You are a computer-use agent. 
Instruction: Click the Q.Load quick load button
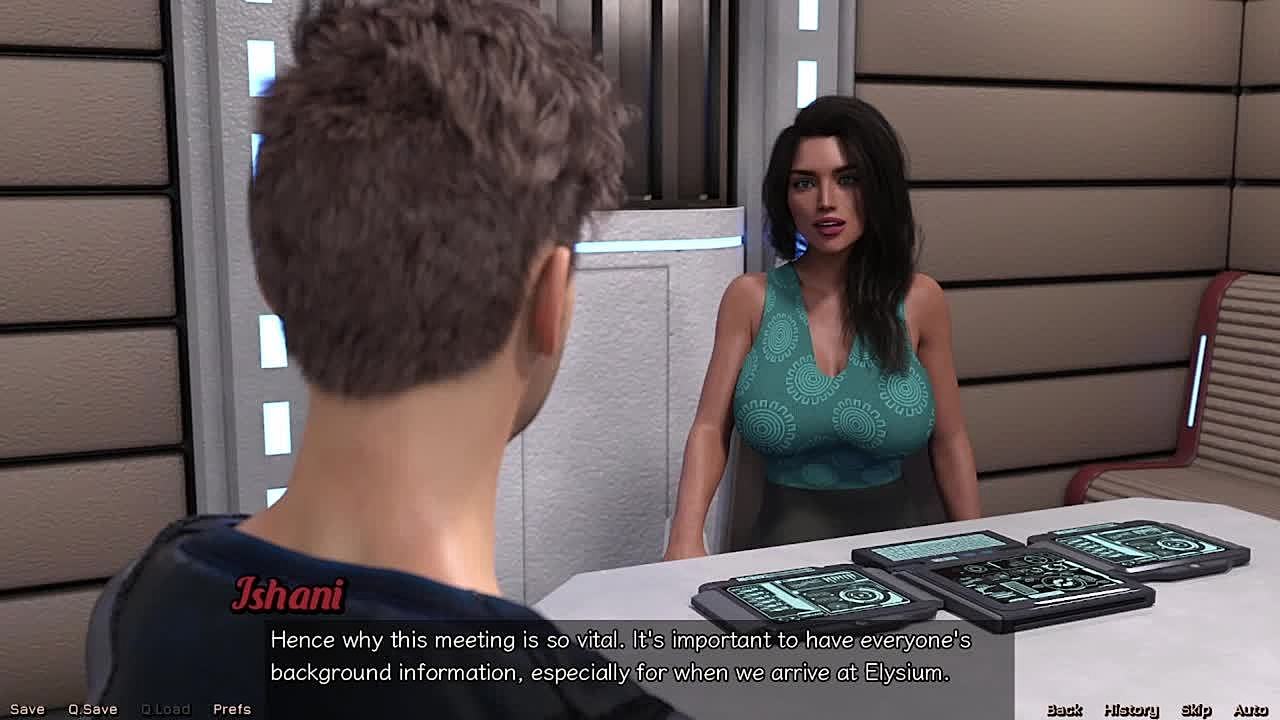point(165,709)
